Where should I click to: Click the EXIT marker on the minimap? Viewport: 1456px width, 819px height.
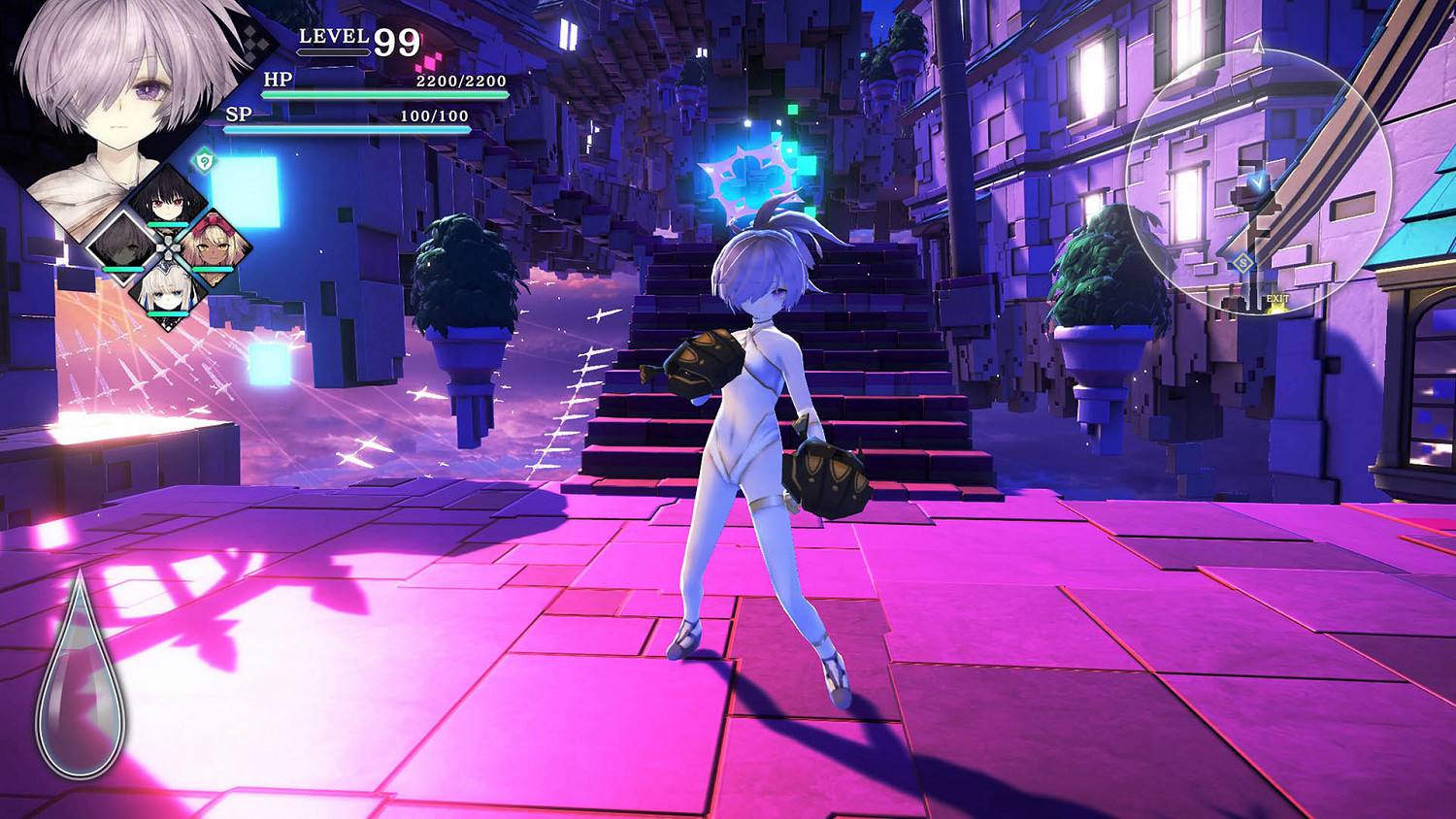tap(1277, 298)
